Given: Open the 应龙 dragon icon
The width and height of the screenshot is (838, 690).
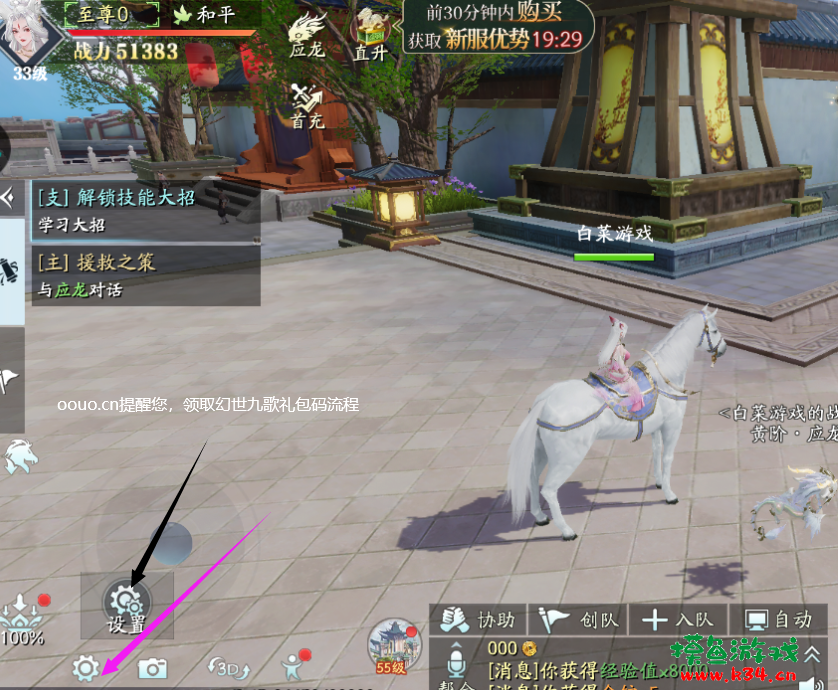Looking at the screenshot, I should point(307,33).
